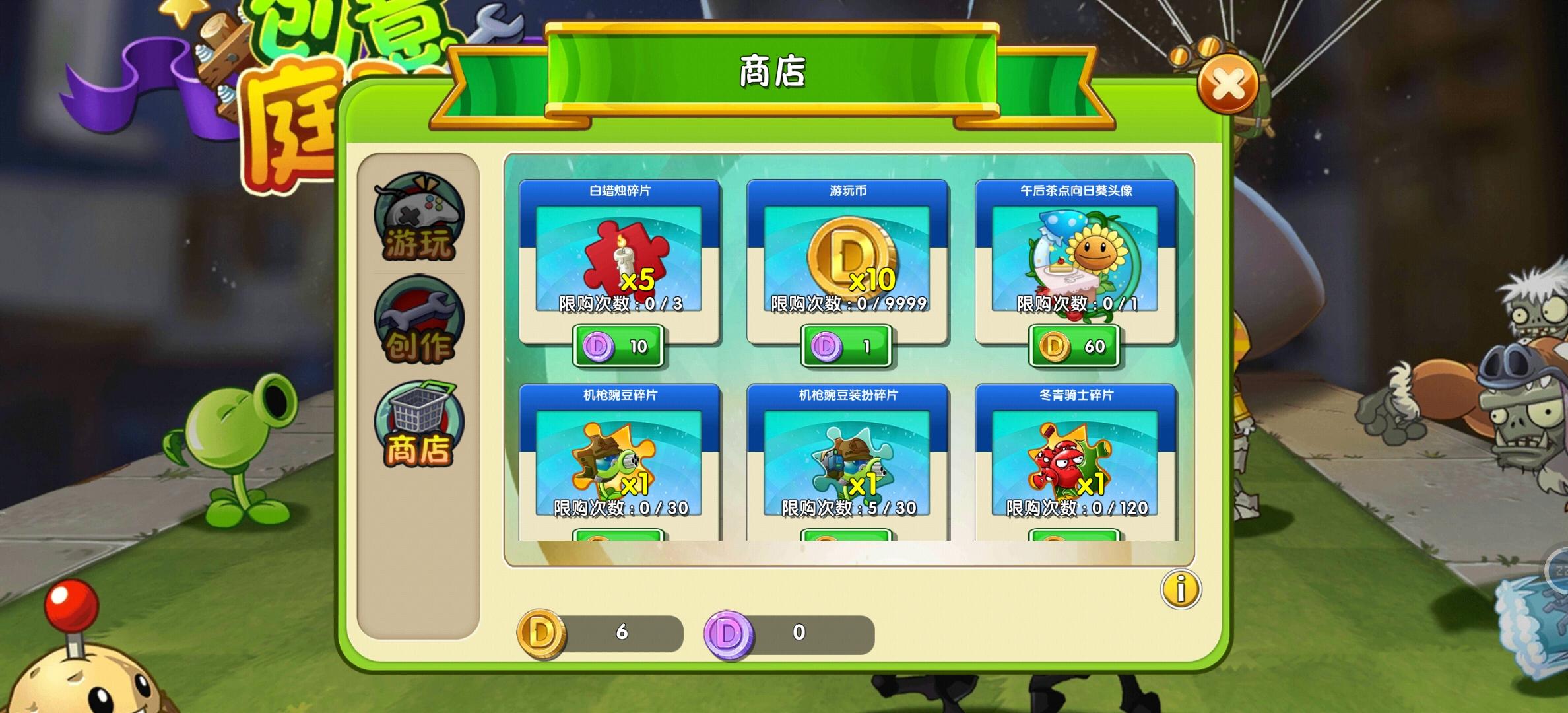The image size is (1568, 713).
Task: Click the purple coin balance showing 0
Action: click(x=799, y=632)
